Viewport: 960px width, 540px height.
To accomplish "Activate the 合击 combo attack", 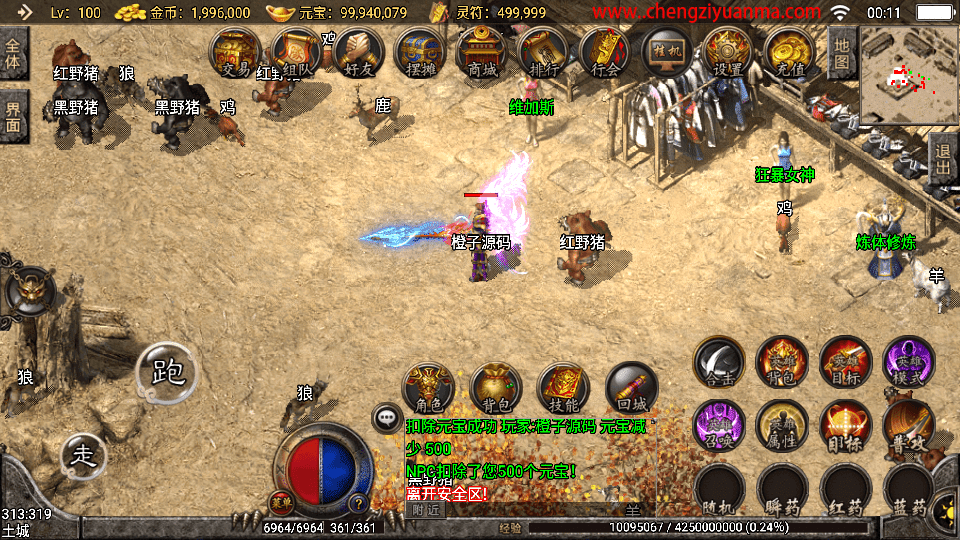I will (x=719, y=362).
